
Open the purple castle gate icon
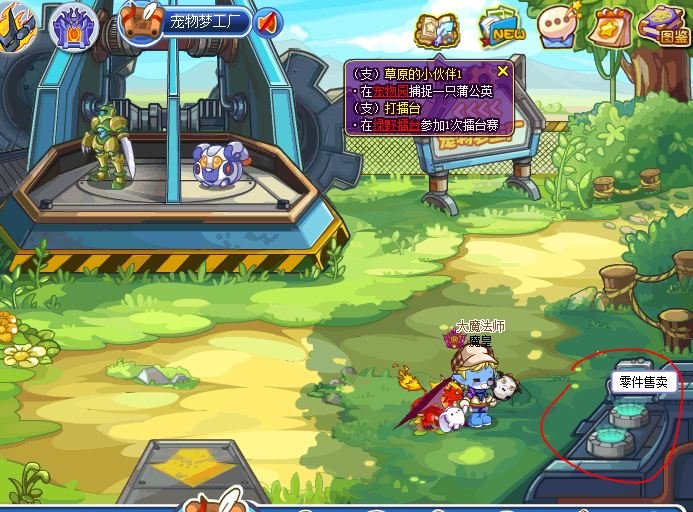pyautogui.click(x=74, y=23)
